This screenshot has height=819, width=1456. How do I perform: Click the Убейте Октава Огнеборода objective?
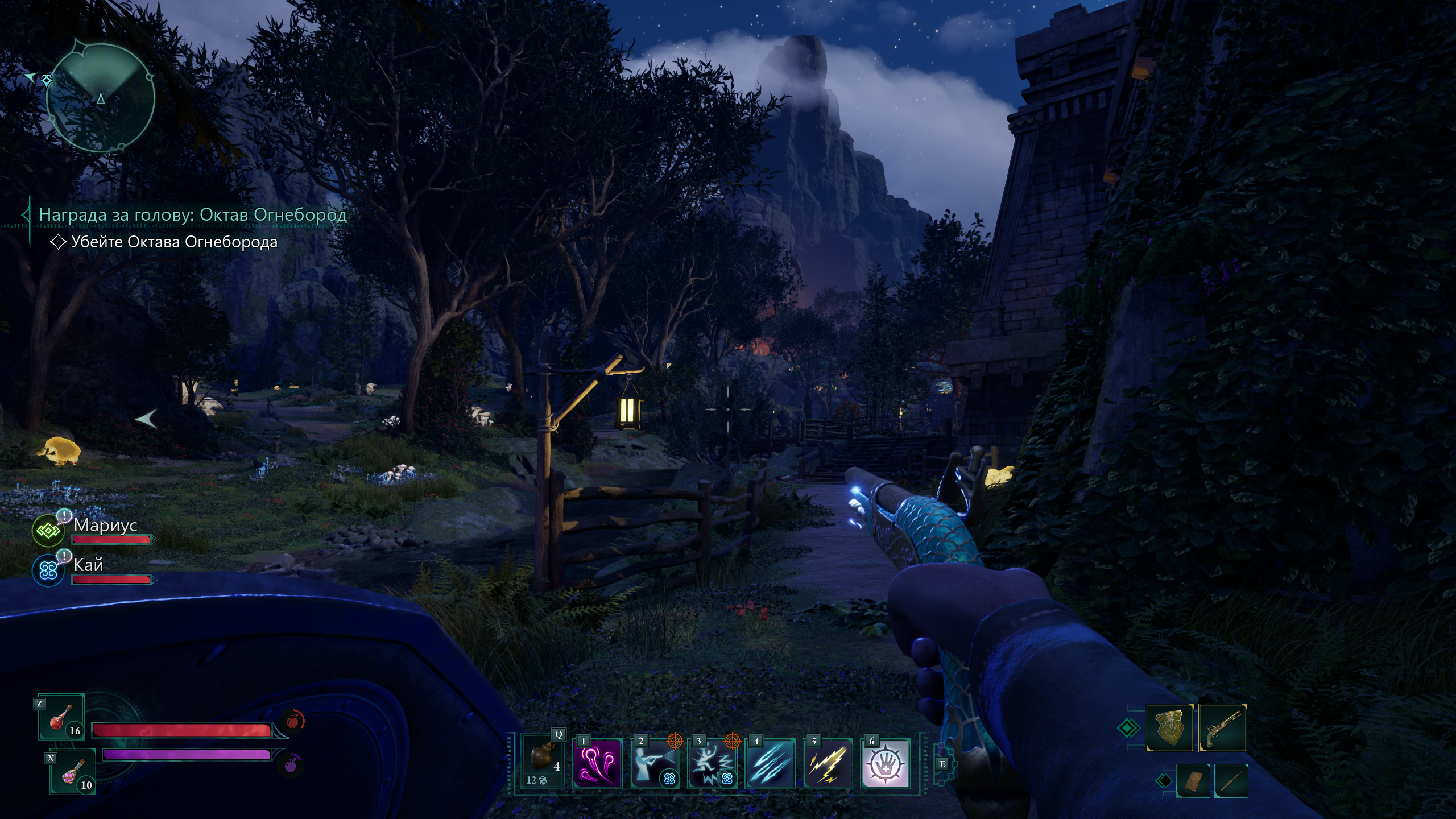pos(174,242)
